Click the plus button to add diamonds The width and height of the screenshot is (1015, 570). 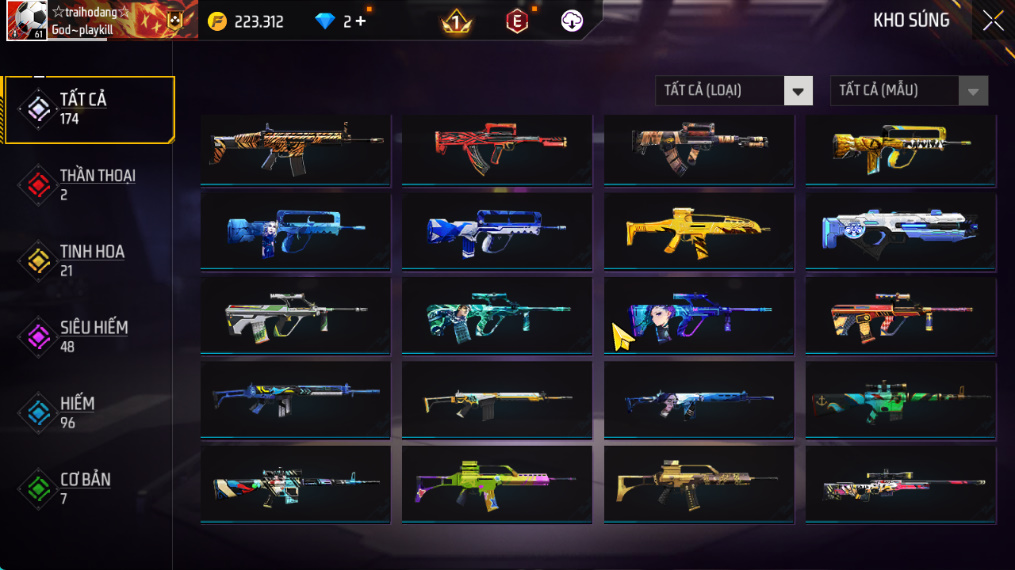tap(360, 21)
